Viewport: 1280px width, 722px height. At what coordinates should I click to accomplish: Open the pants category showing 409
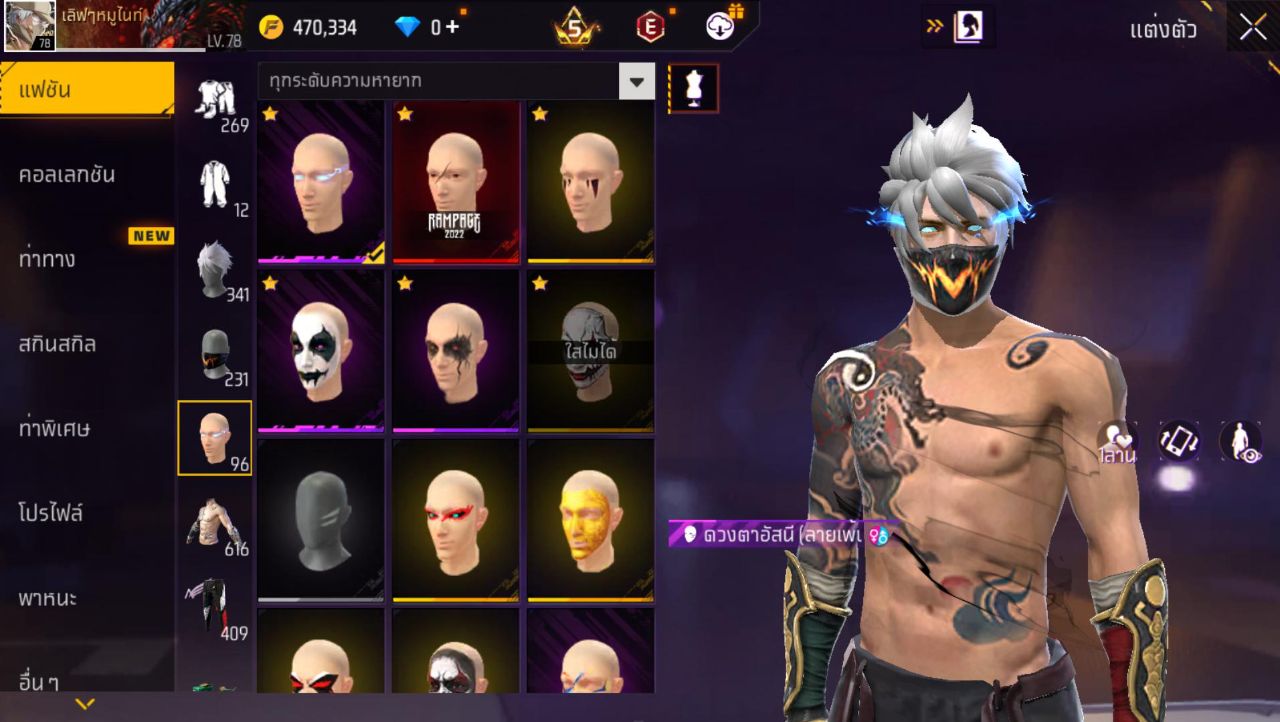click(x=214, y=608)
